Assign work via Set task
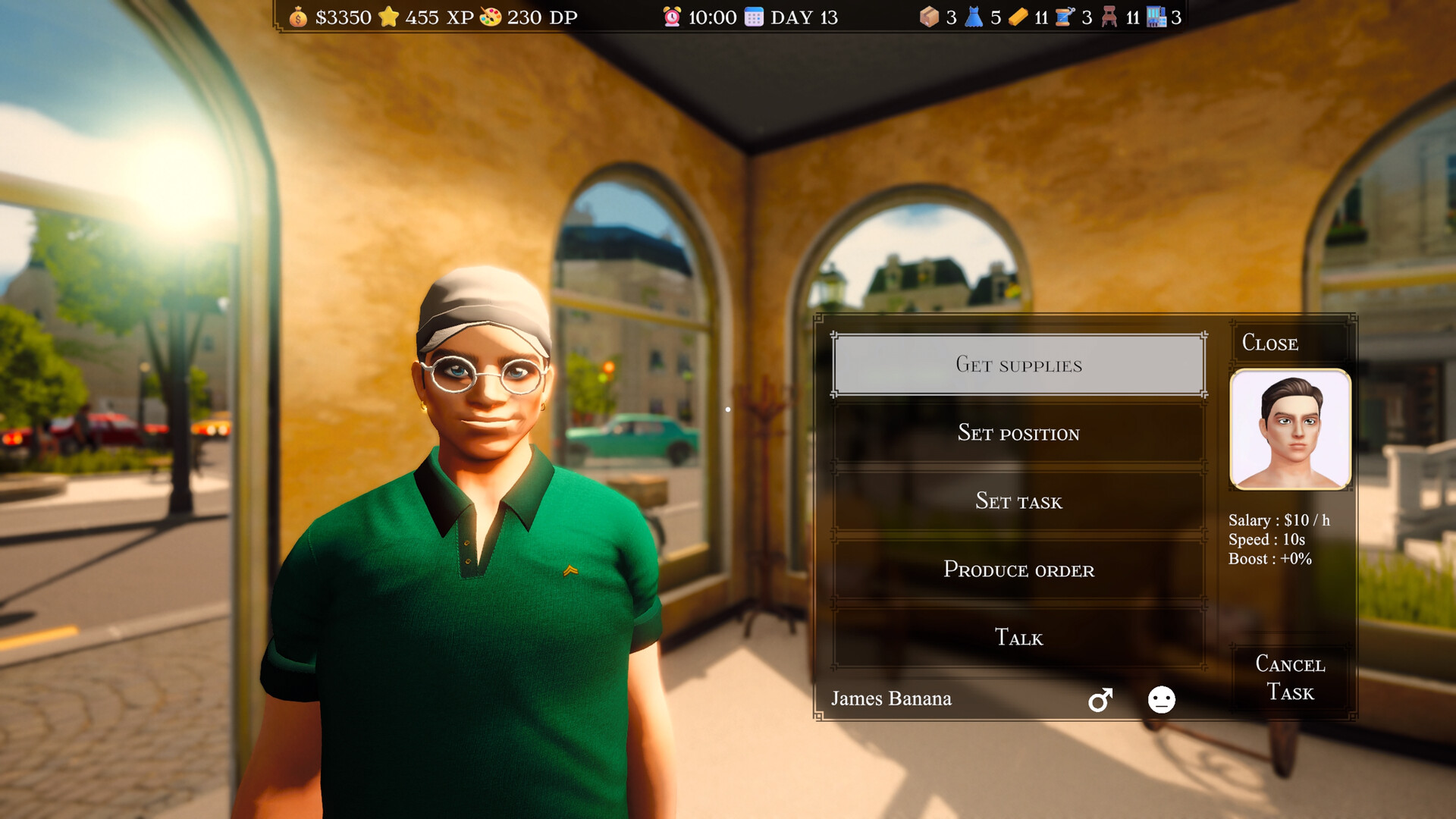The image size is (1456, 819). pos(1019,501)
